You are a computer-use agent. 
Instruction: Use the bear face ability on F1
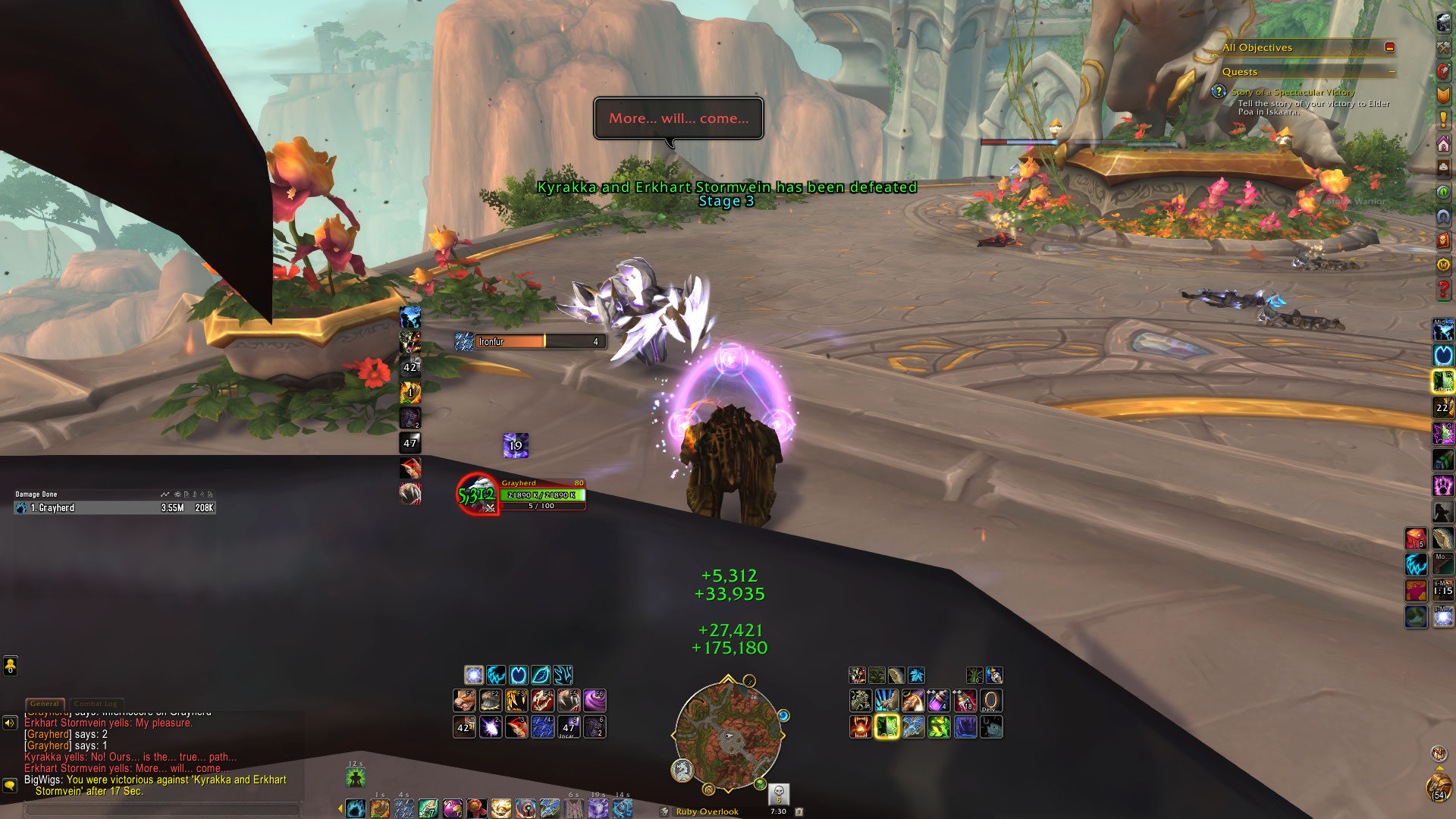[464, 701]
